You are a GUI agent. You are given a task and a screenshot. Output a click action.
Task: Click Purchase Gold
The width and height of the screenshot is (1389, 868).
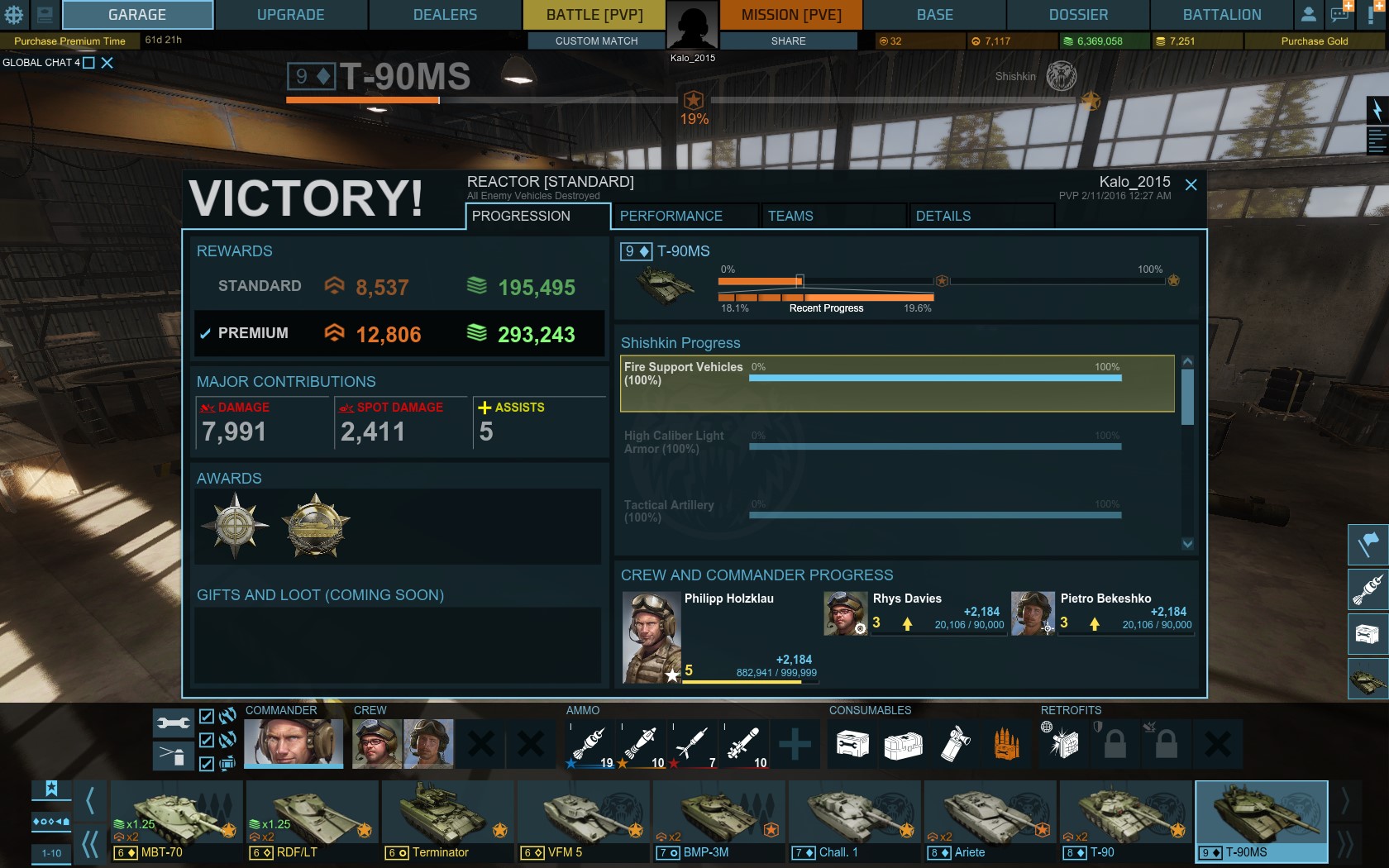[1314, 41]
